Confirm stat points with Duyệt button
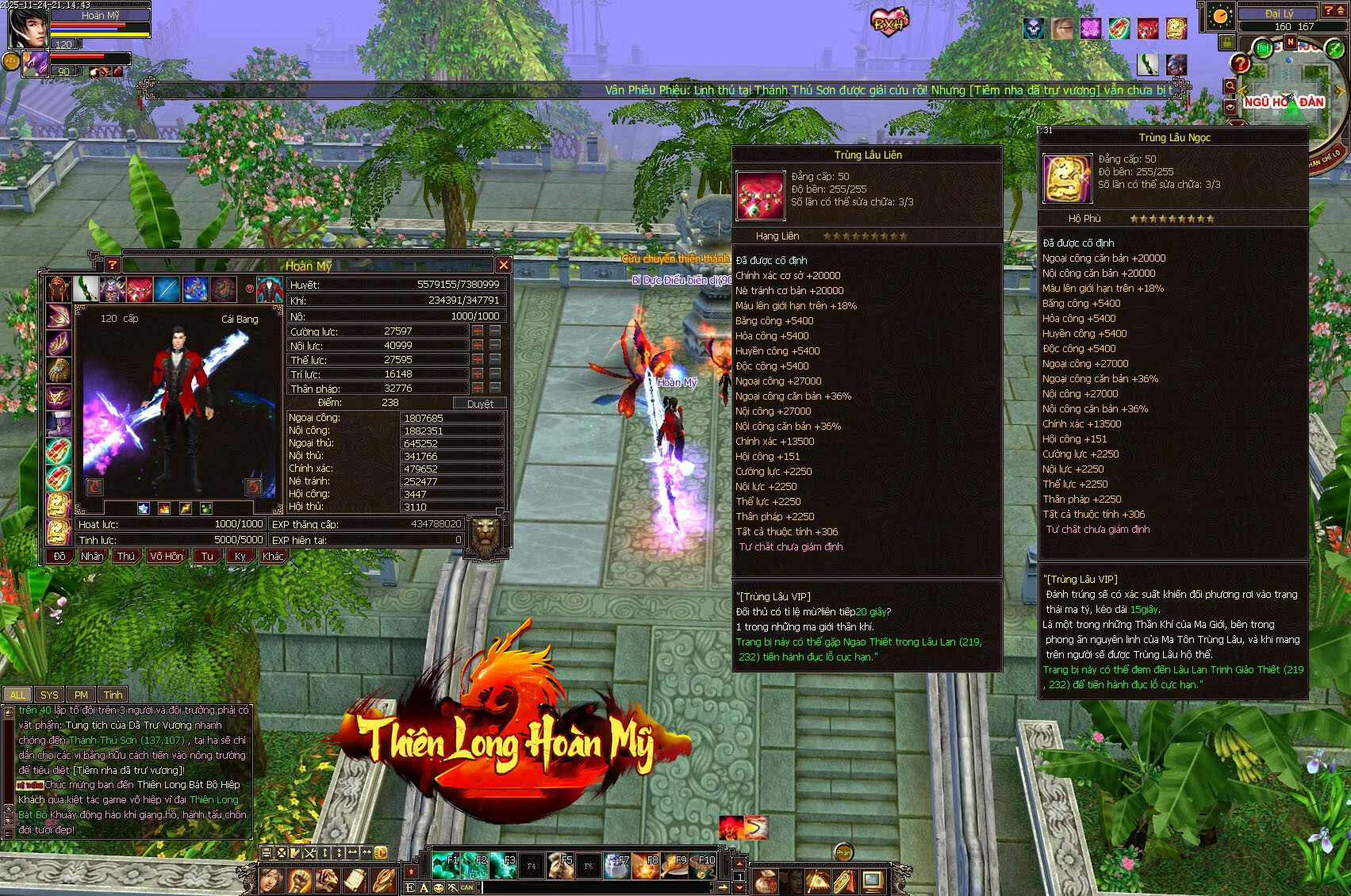Viewport: 1351px width, 896px height. tap(480, 404)
